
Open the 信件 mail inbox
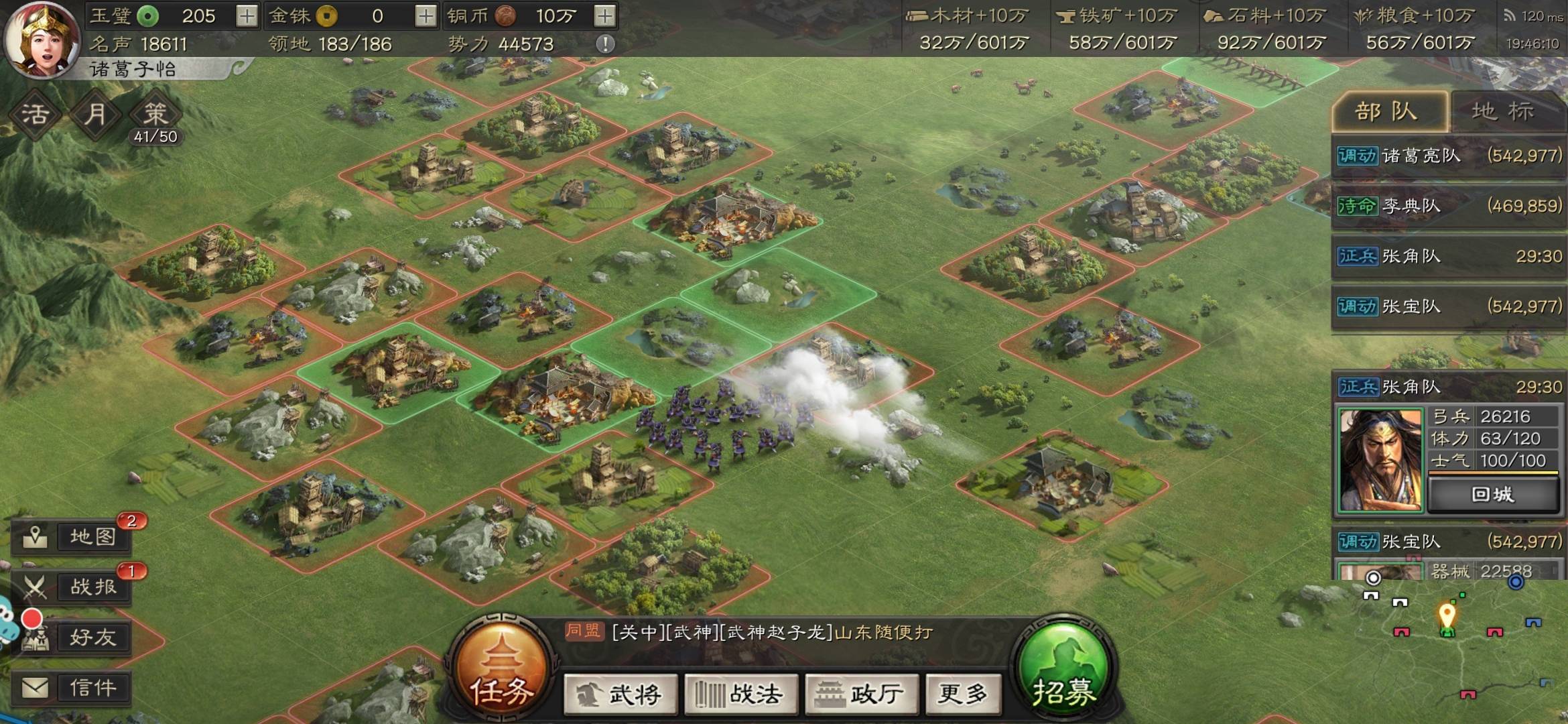pyautogui.click(x=72, y=688)
